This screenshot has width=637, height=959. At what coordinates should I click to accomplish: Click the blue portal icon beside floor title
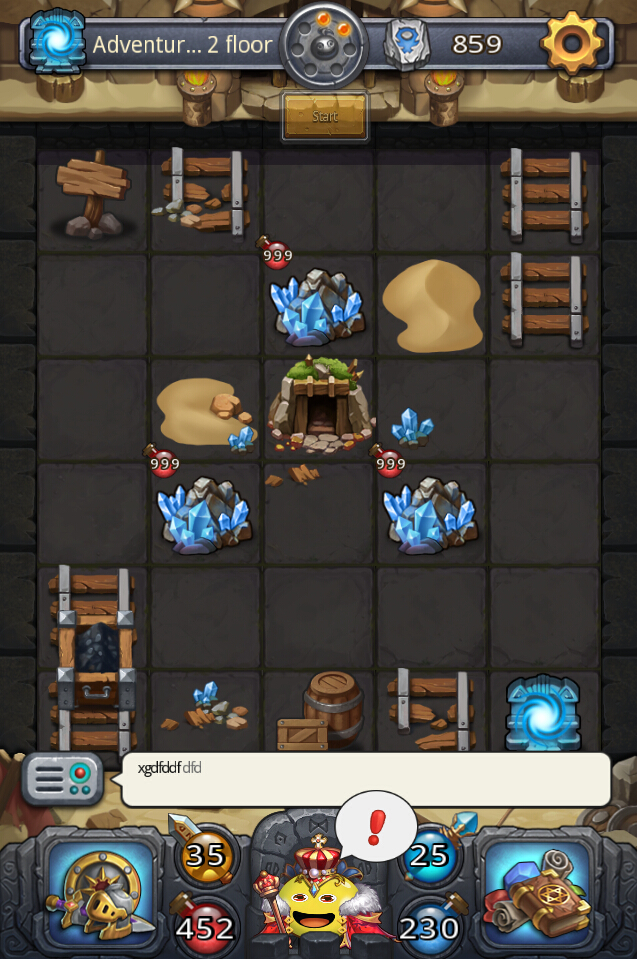tap(57, 43)
